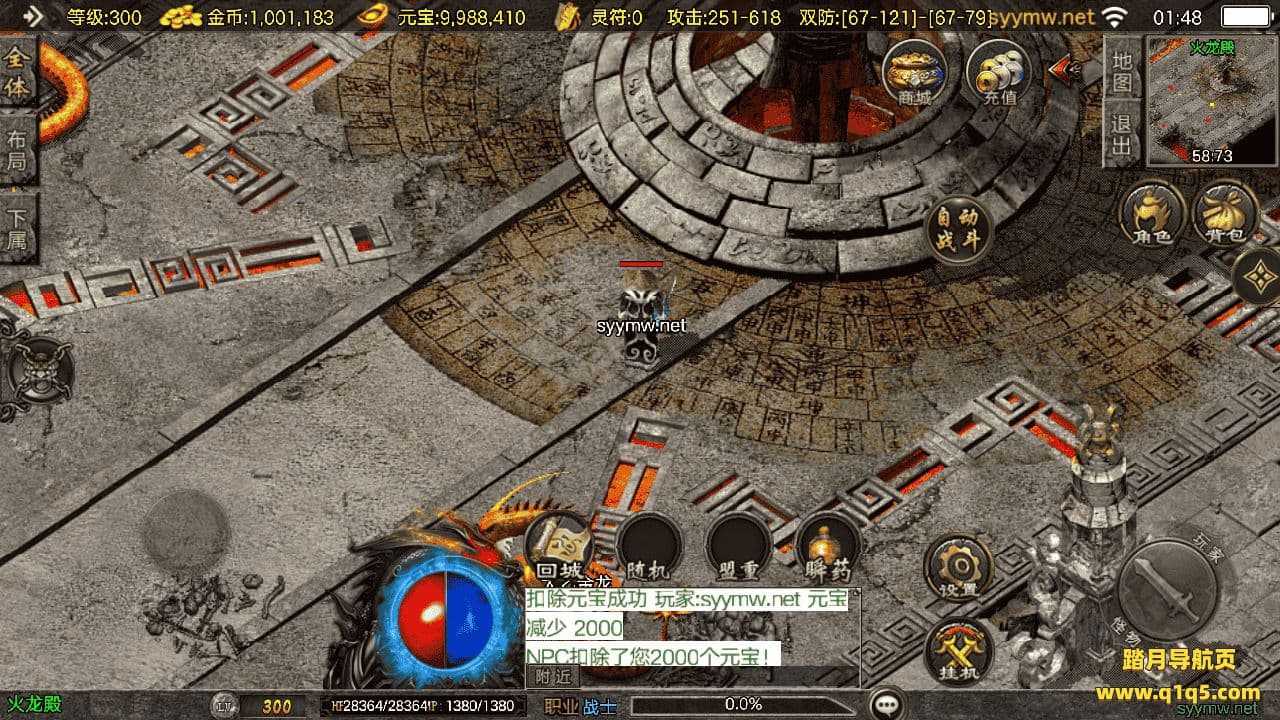Image resolution: width=1280 pixels, height=720 pixels.
Task: Use the 随机 random teleport slot
Action: (x=648, y=548)
